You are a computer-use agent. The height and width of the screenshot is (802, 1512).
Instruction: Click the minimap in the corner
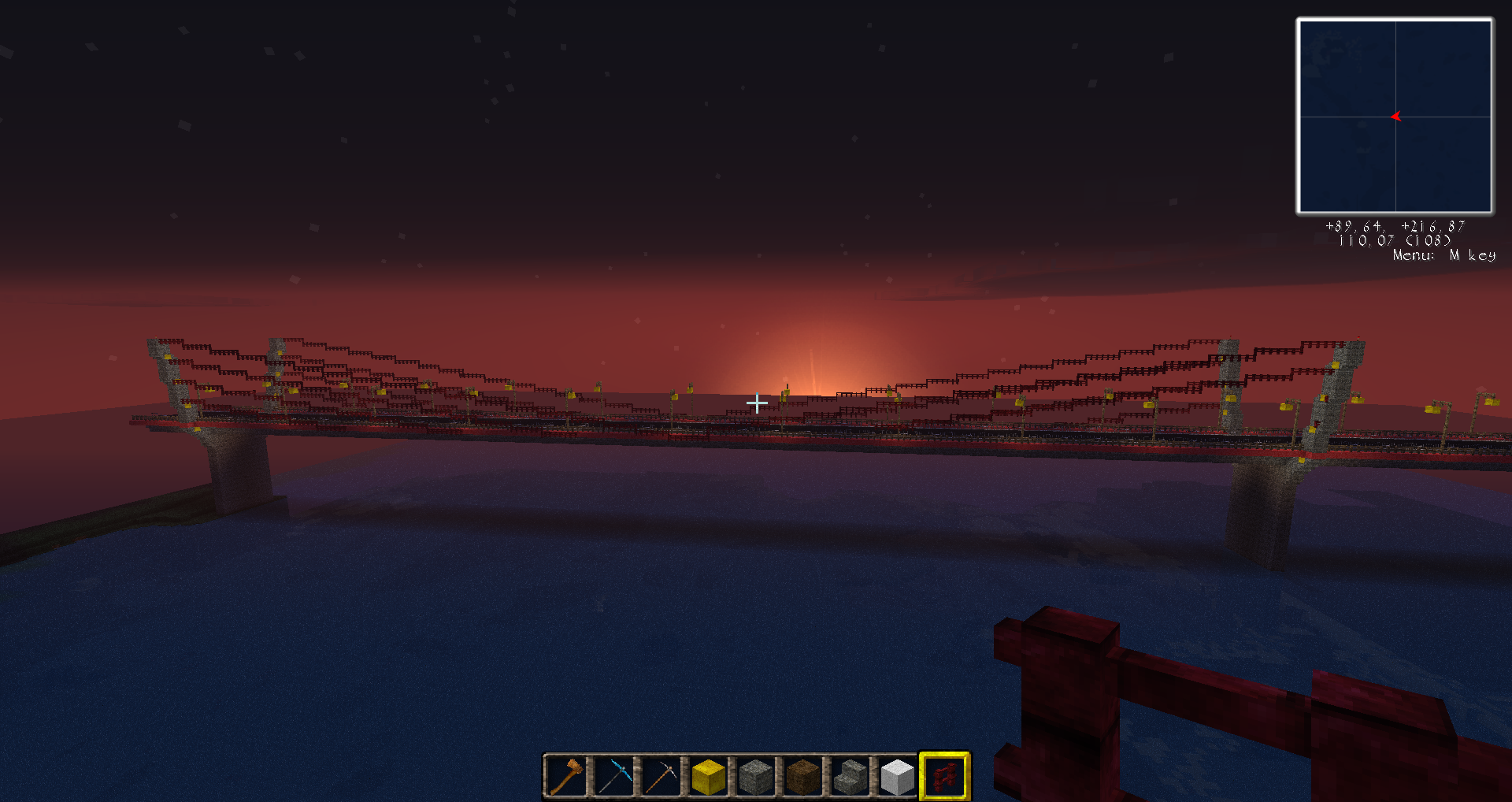pos(1395,117)
